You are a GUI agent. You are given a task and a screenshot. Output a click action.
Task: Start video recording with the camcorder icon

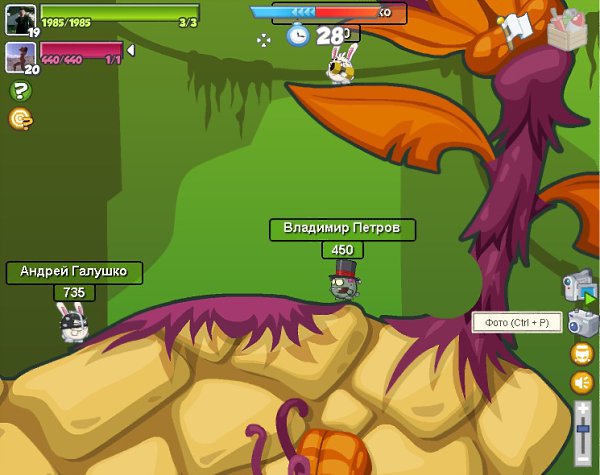pos(579,285)
